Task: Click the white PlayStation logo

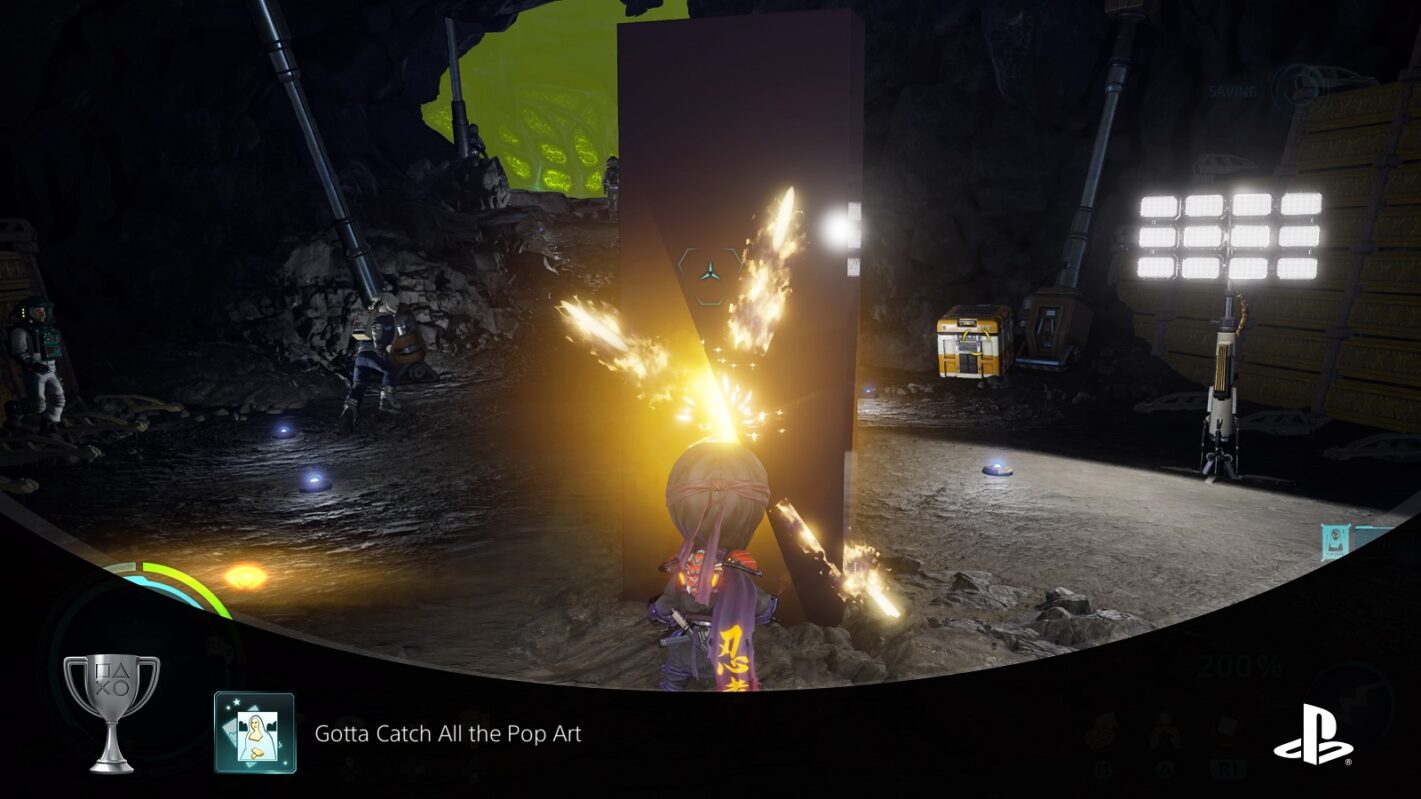Action: [x=1312, y=735]
